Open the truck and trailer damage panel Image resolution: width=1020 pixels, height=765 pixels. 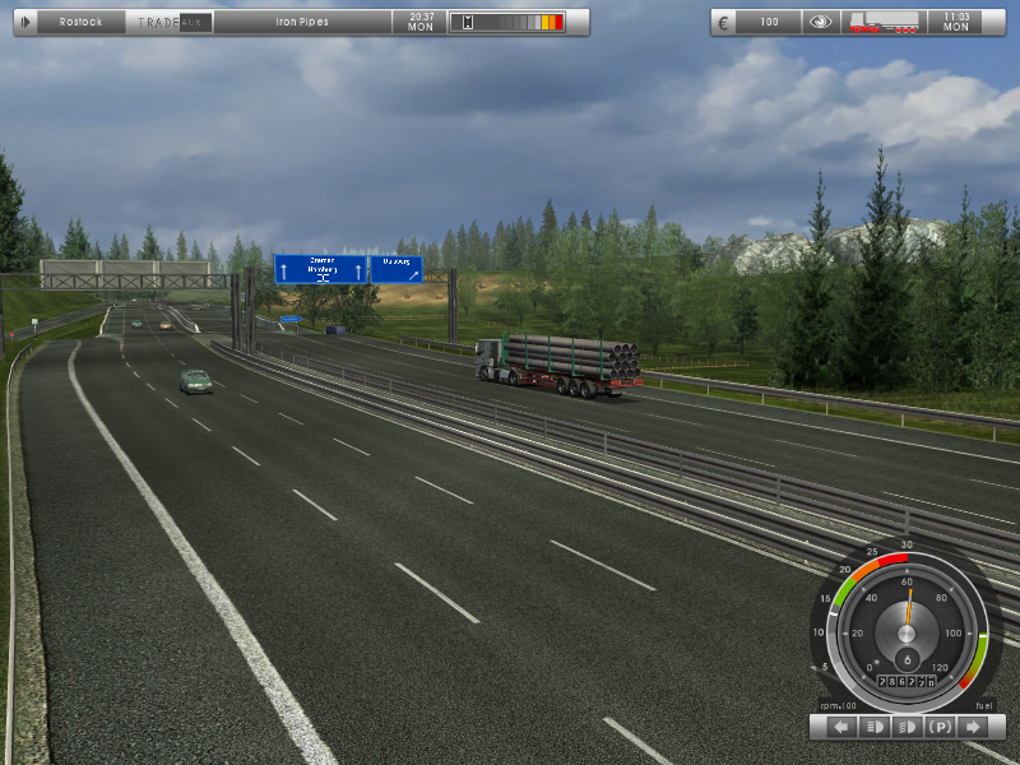883,22
